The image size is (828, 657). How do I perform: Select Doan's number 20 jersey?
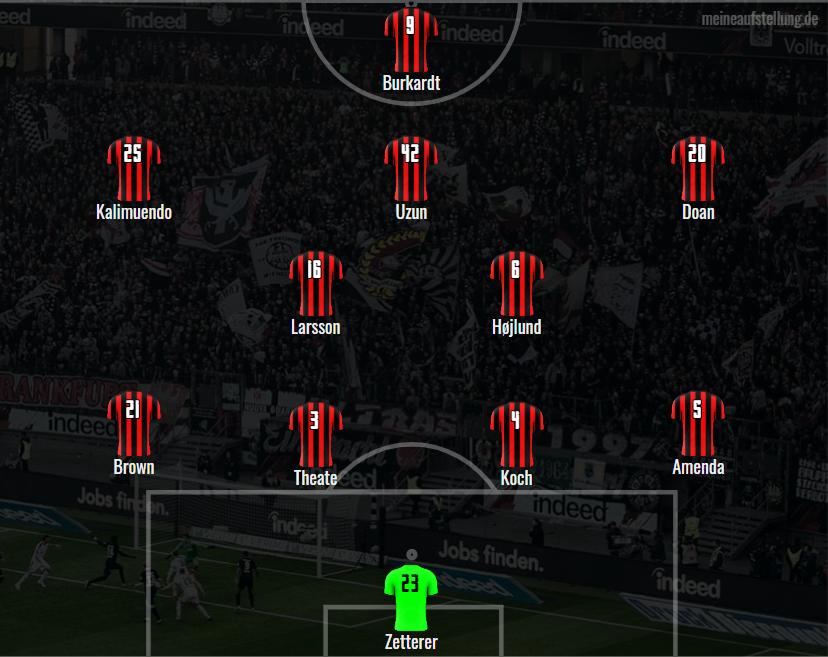point(697,168)
